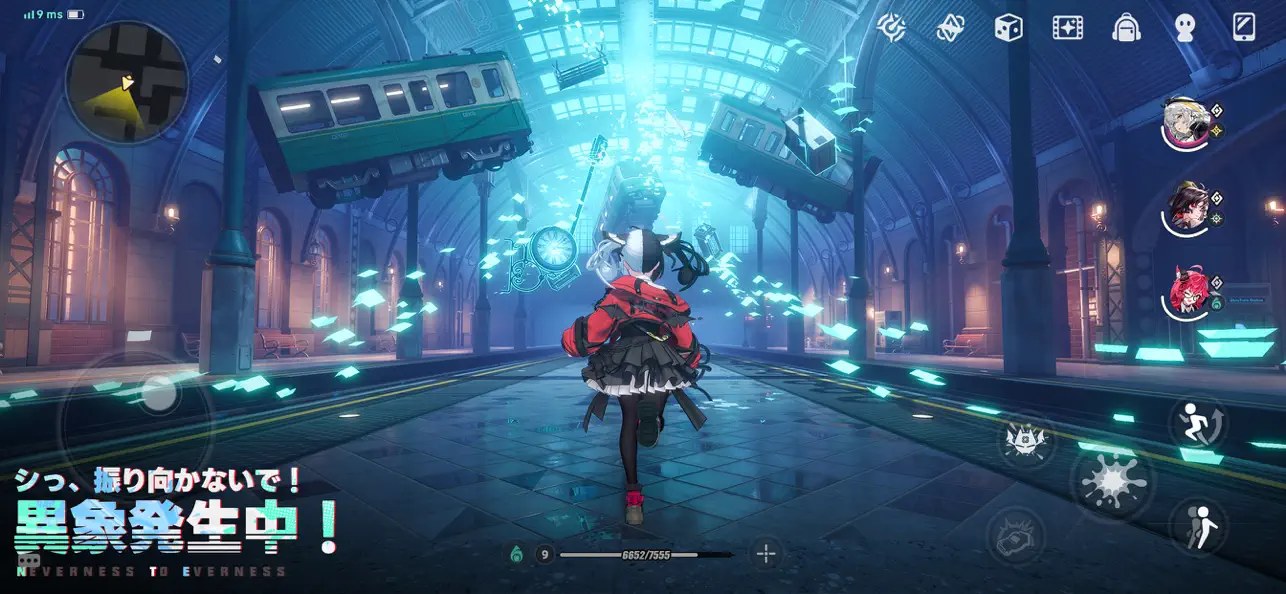
Task: Switch to the white-haired party member
Action: (x=1183, y=124)
